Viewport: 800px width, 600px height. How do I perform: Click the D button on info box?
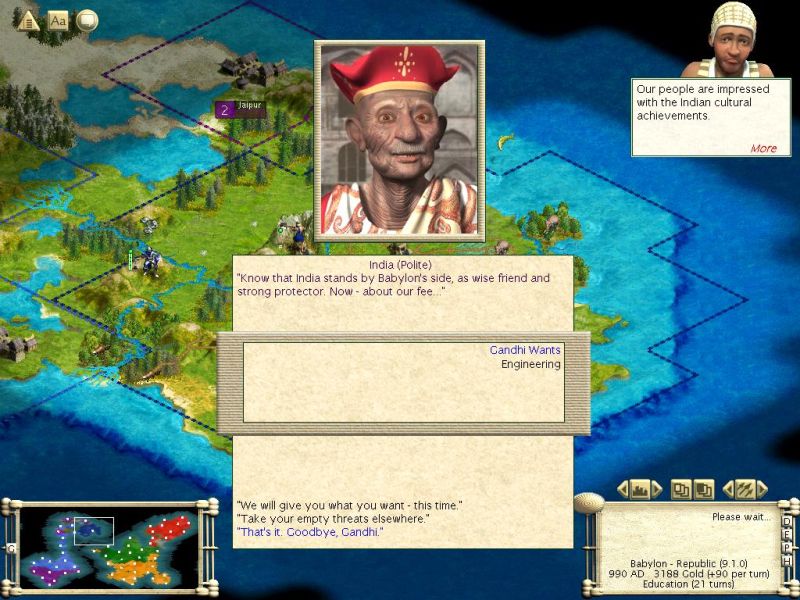pyautogui.click(x=787, y=521)
